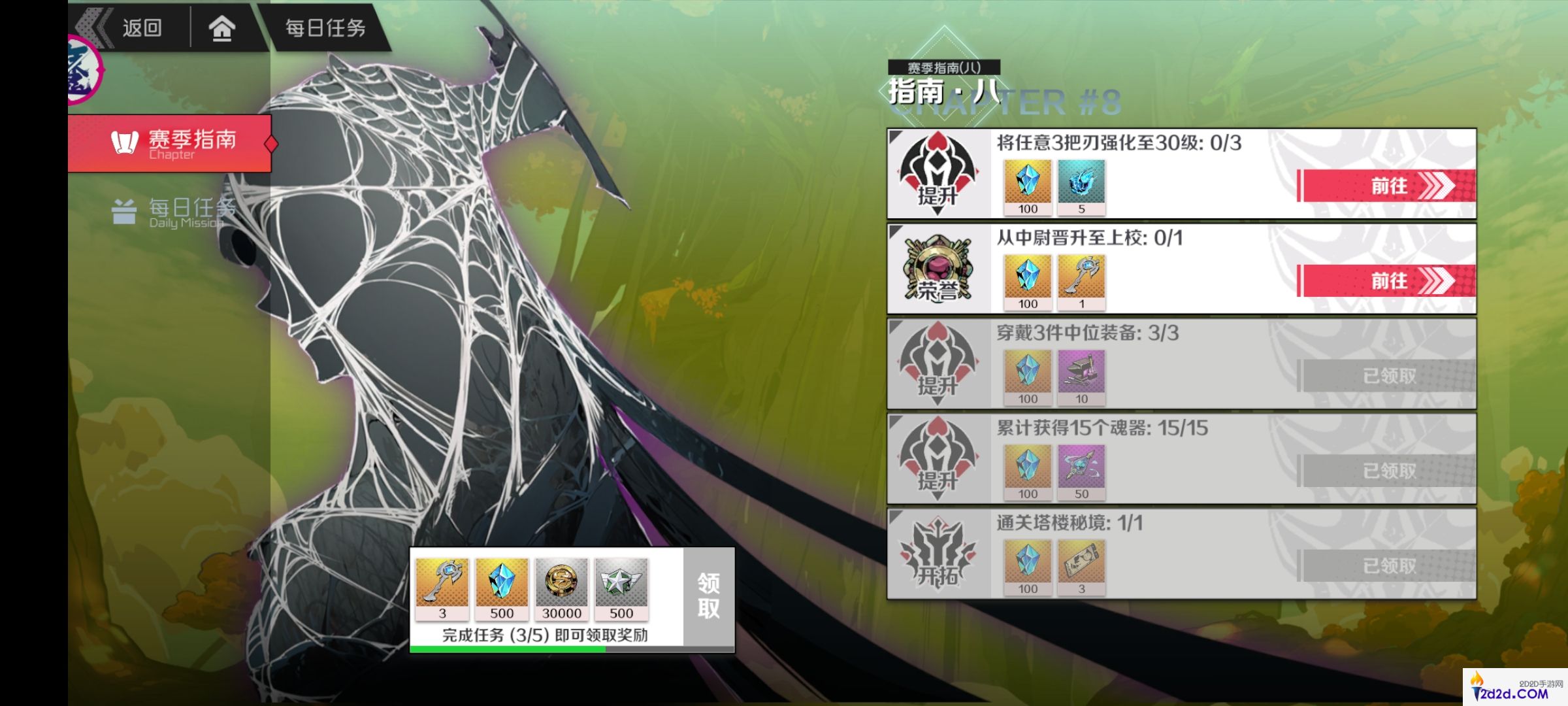Open the home screen via the house icon
The image size is (1568, 706).
click(x=221, y=28)
